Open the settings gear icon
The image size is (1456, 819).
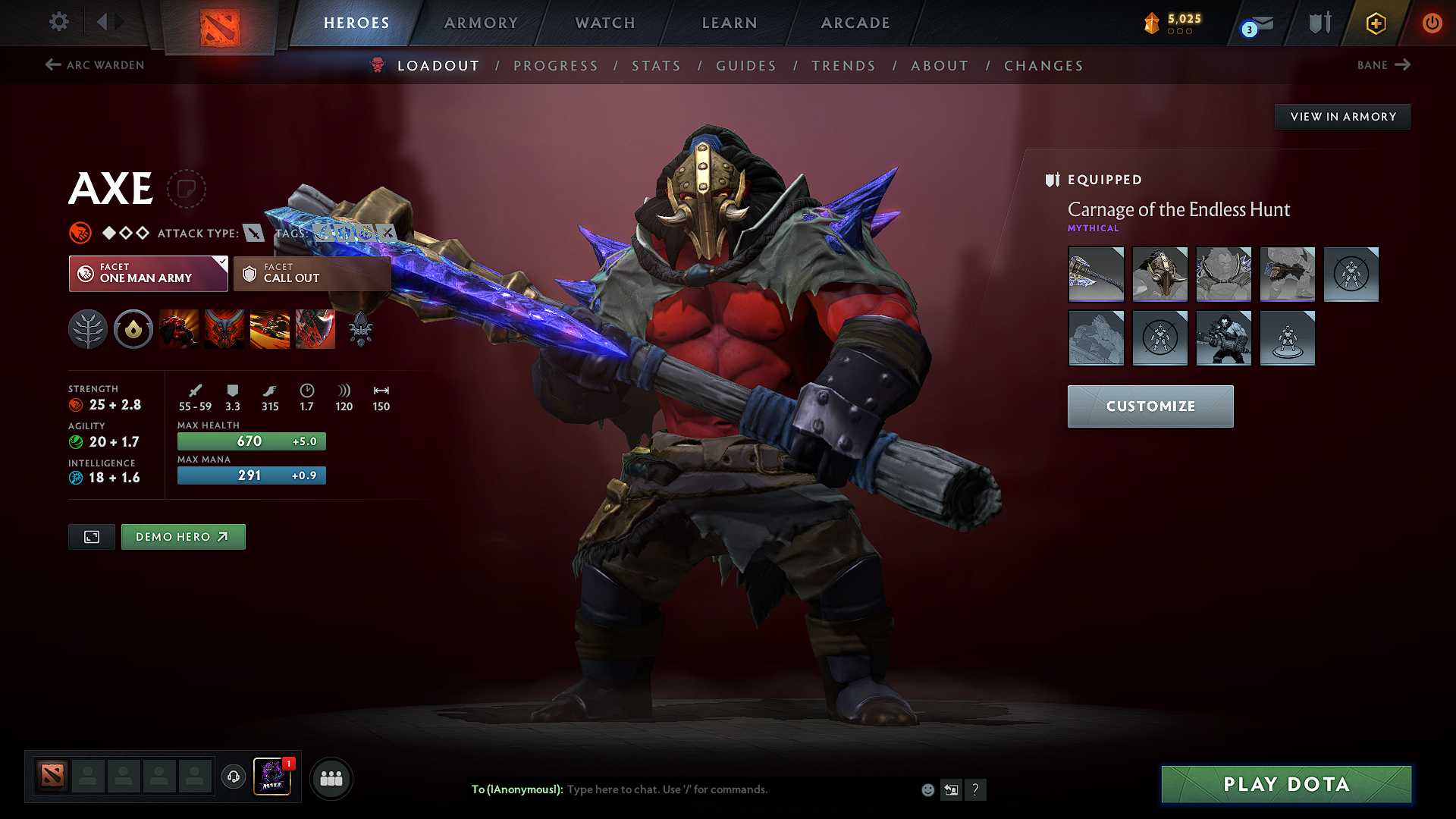[58, 22]
